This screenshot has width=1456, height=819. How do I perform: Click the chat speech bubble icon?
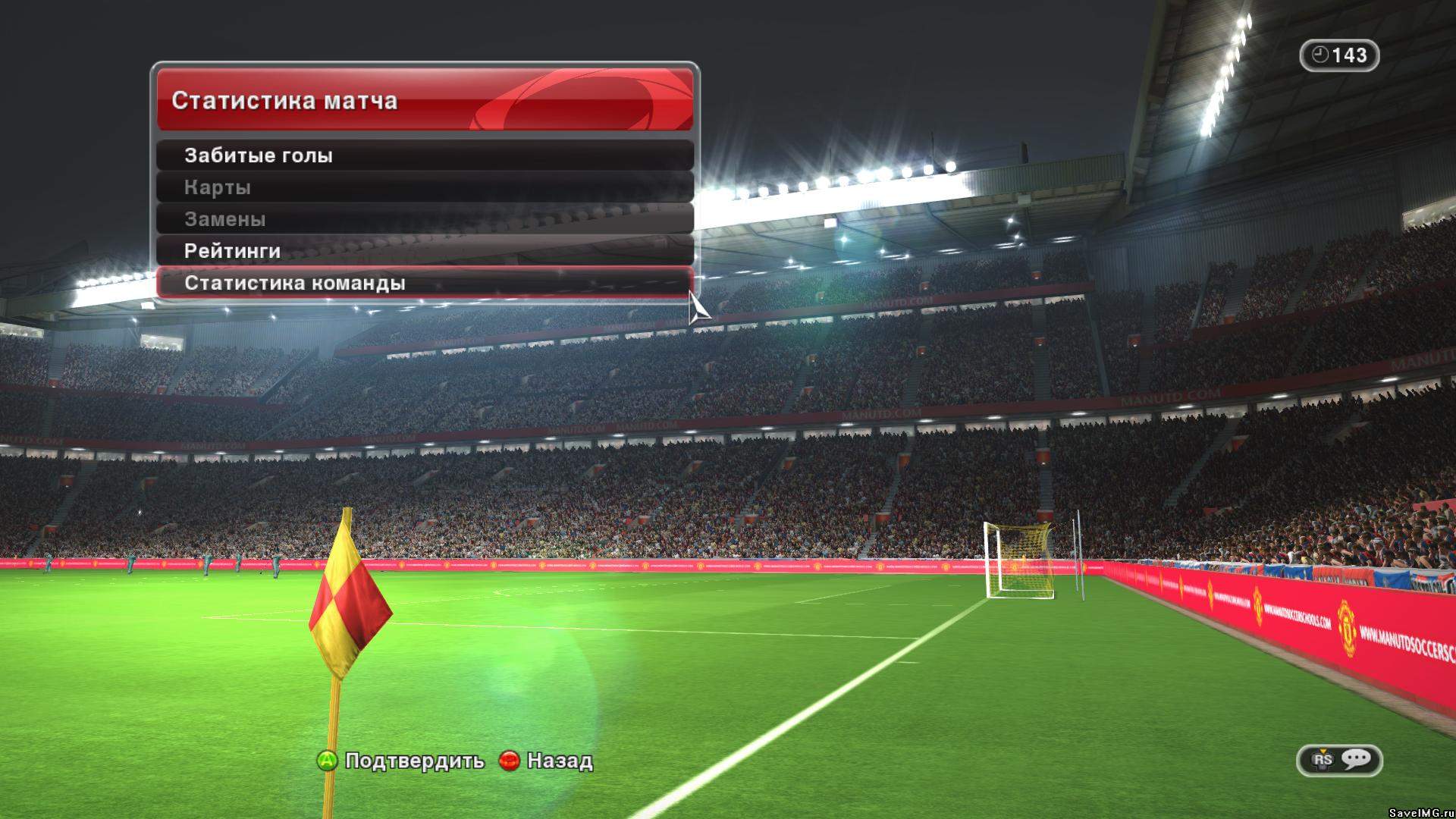(1356, 759)
